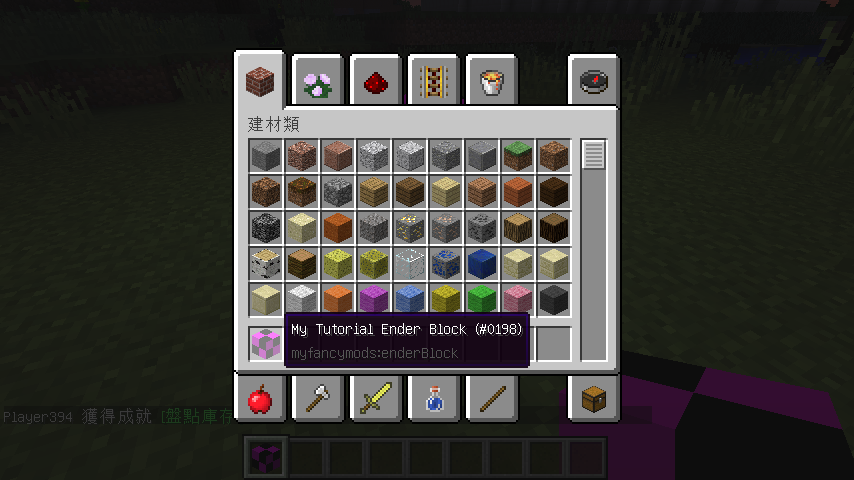Switch to the Materials stick tab

click(x=490, y=398)
